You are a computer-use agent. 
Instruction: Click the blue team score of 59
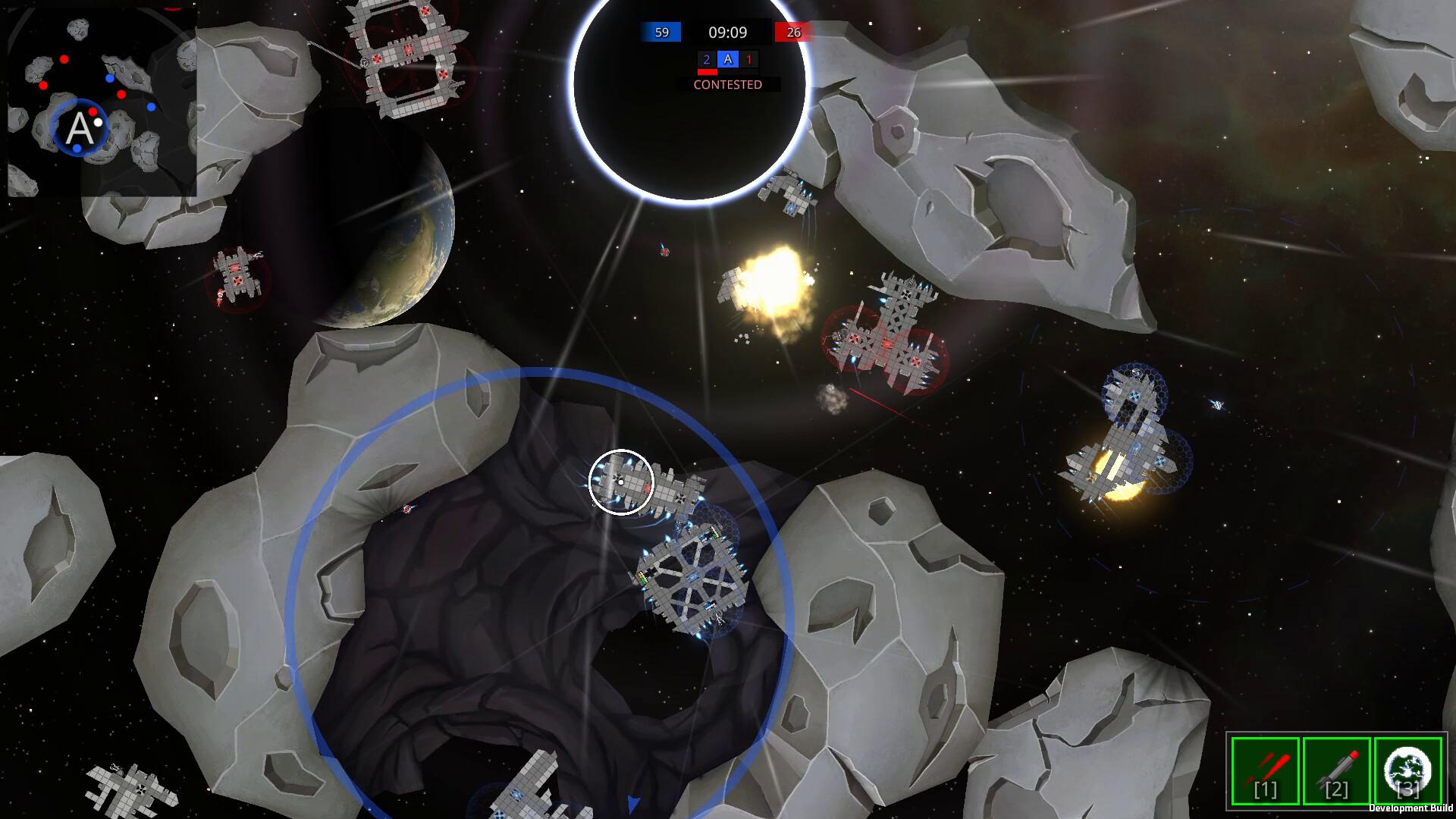point(661,32)
